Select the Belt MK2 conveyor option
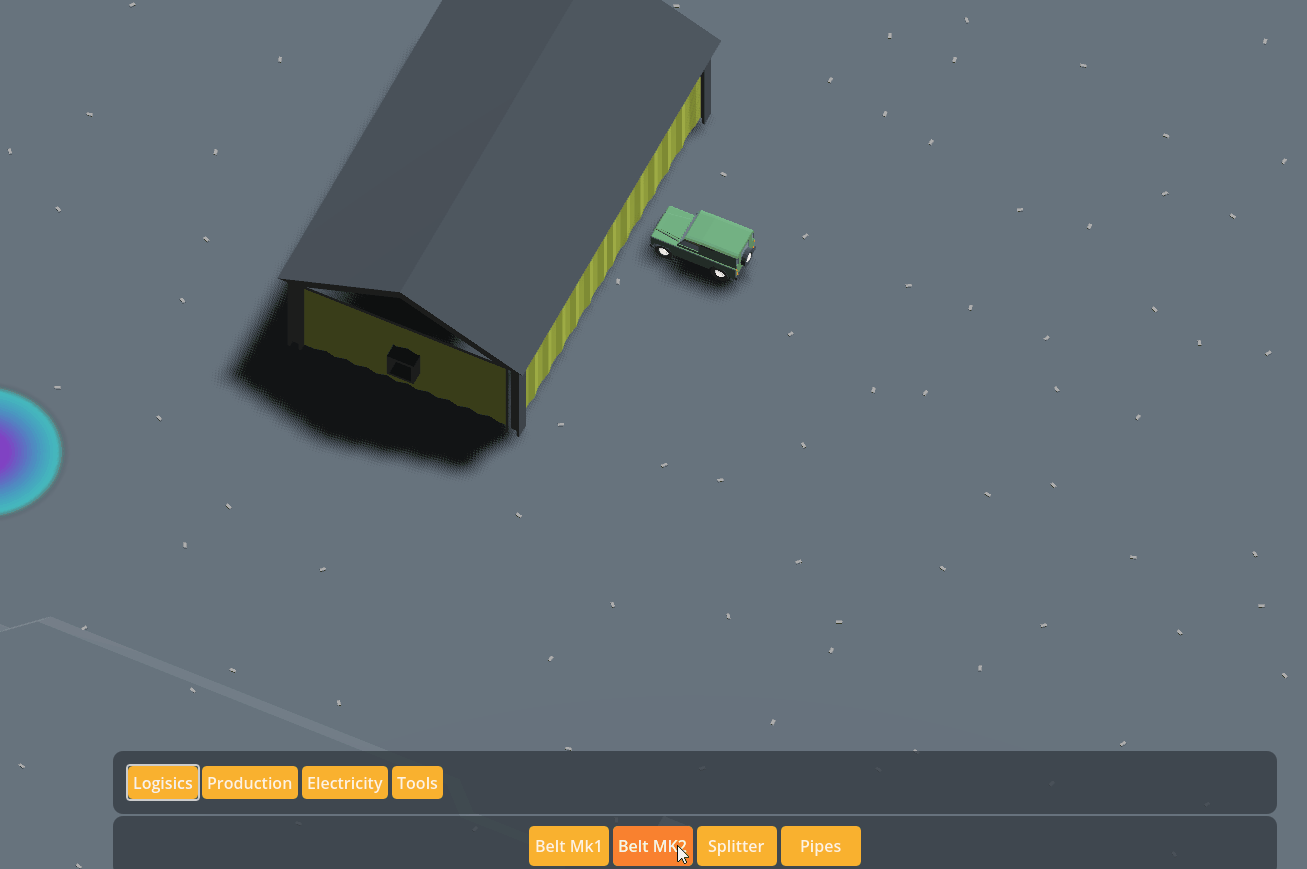This screenshot has width=1307, height=869. pos(652,845)
